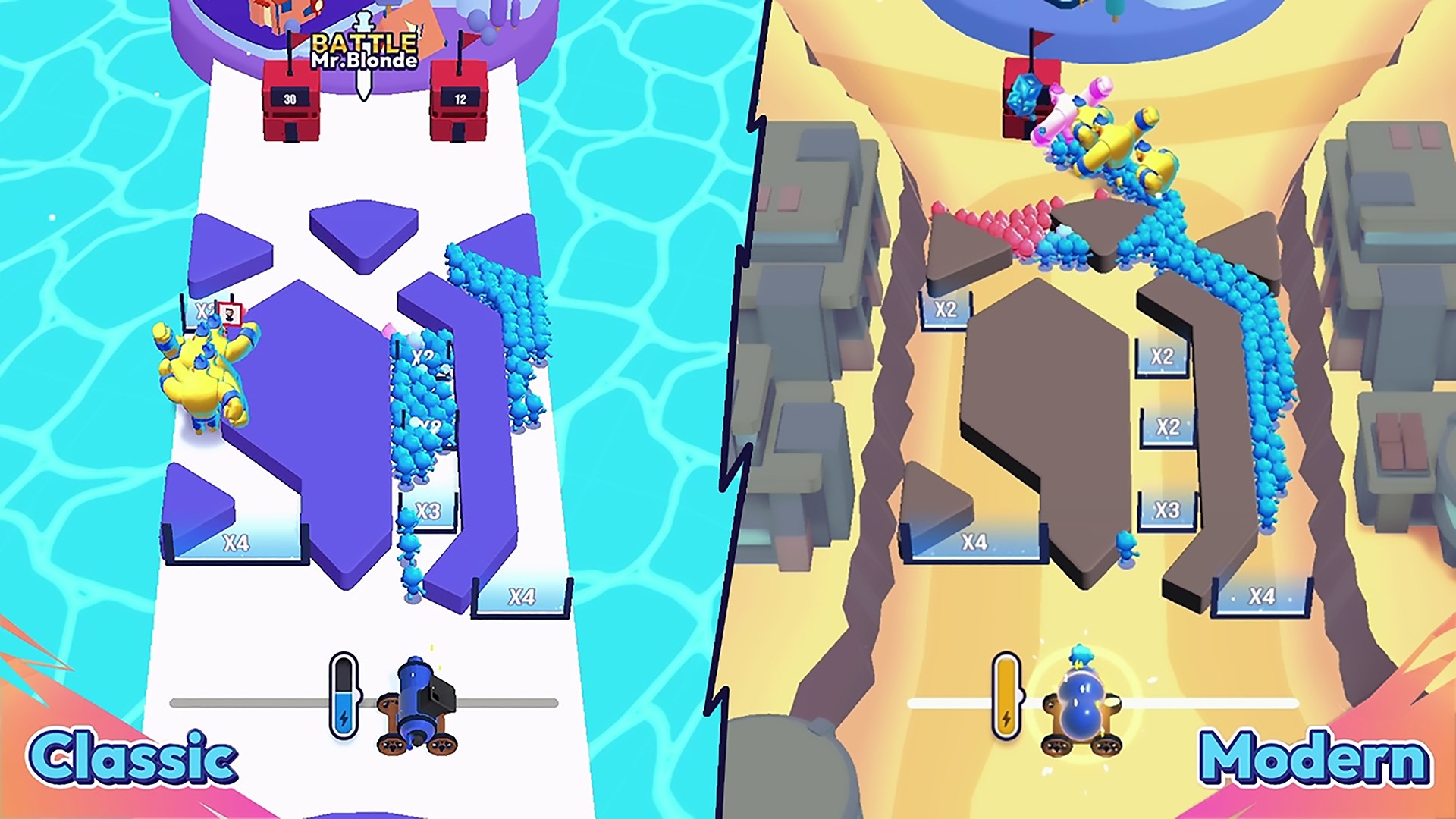Screen dimensions: 1456x819
Task: Select the X3 gate on the Classic track
Action: (x=428, y=510)
